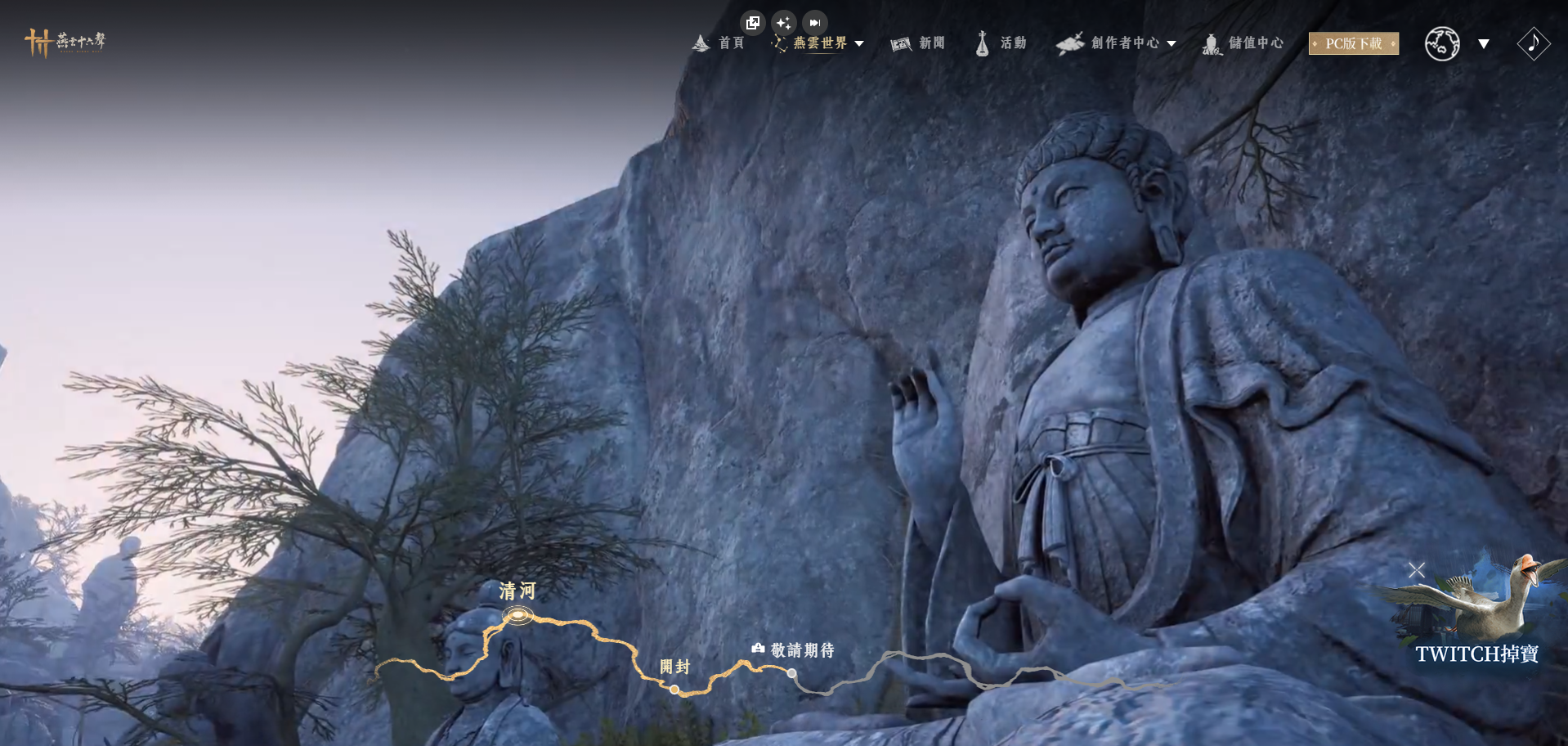
Task: Click the game logo in the header
Action: (x=65, y=42)
